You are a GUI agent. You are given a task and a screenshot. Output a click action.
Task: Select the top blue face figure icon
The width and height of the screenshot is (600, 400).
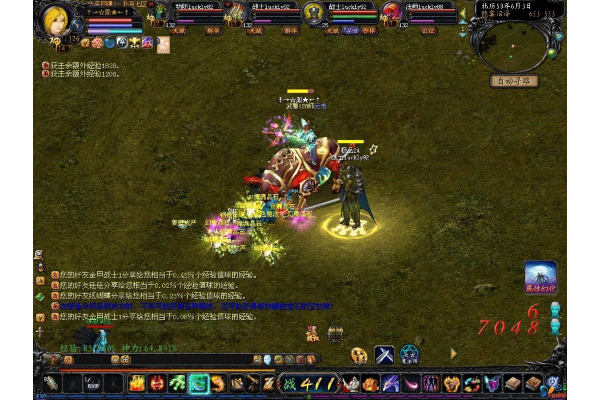click(556, 309)
